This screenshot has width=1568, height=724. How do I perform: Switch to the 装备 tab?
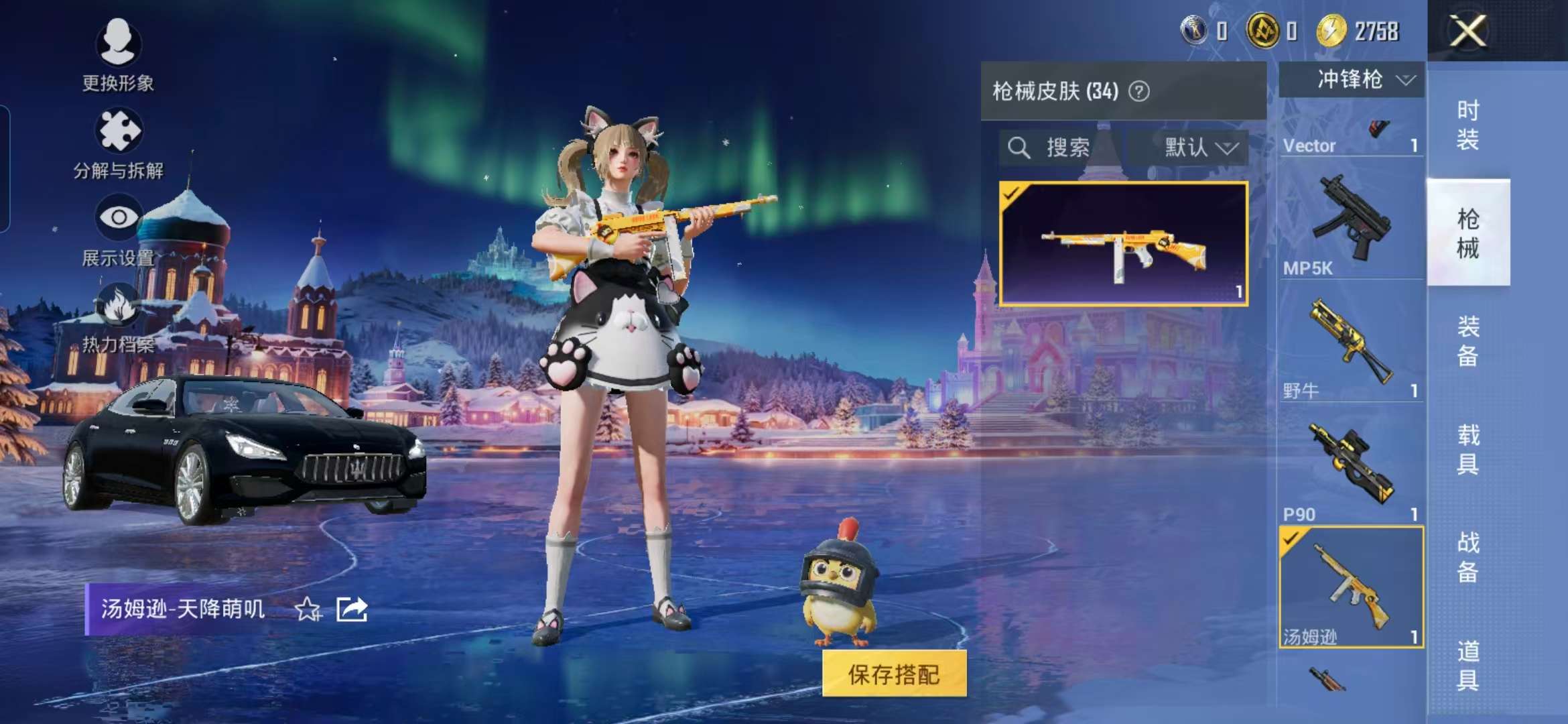coord(1467,341)
